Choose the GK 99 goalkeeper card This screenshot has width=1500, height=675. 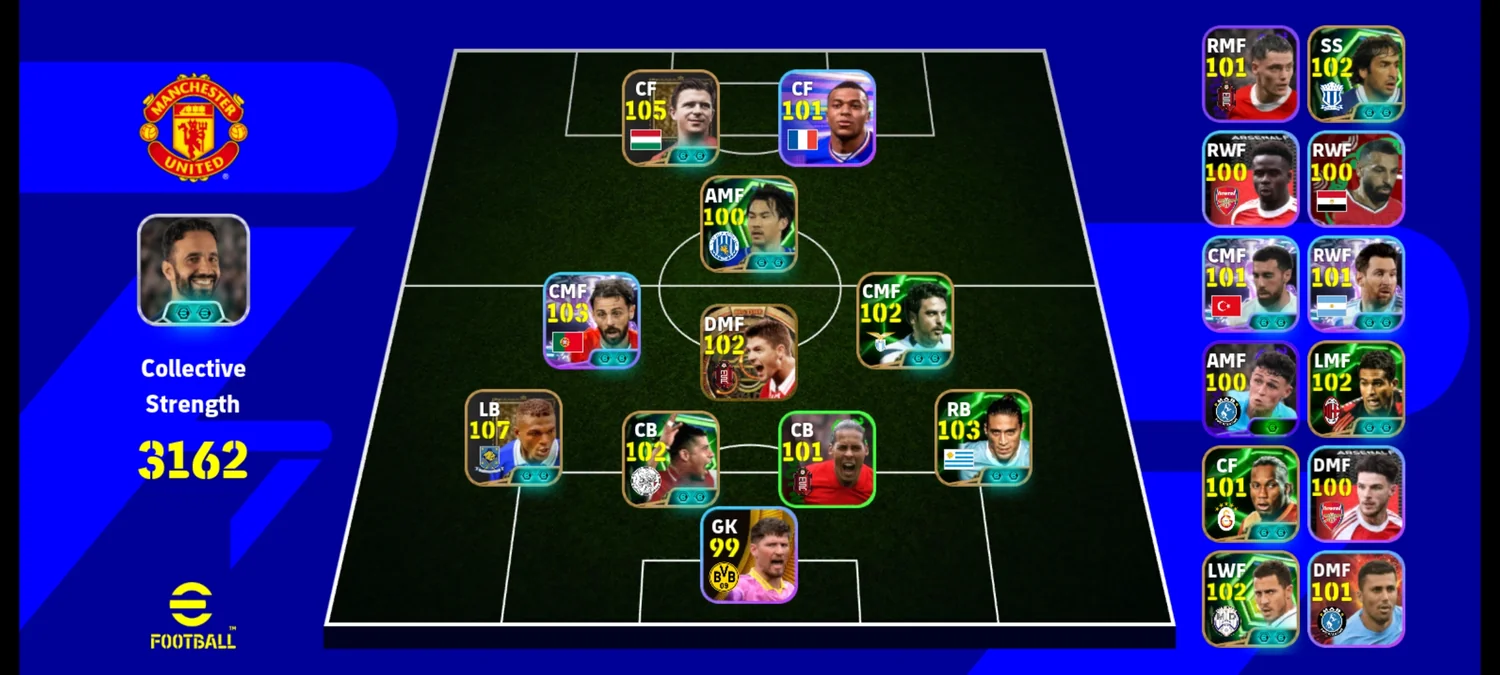pos(749,554)
